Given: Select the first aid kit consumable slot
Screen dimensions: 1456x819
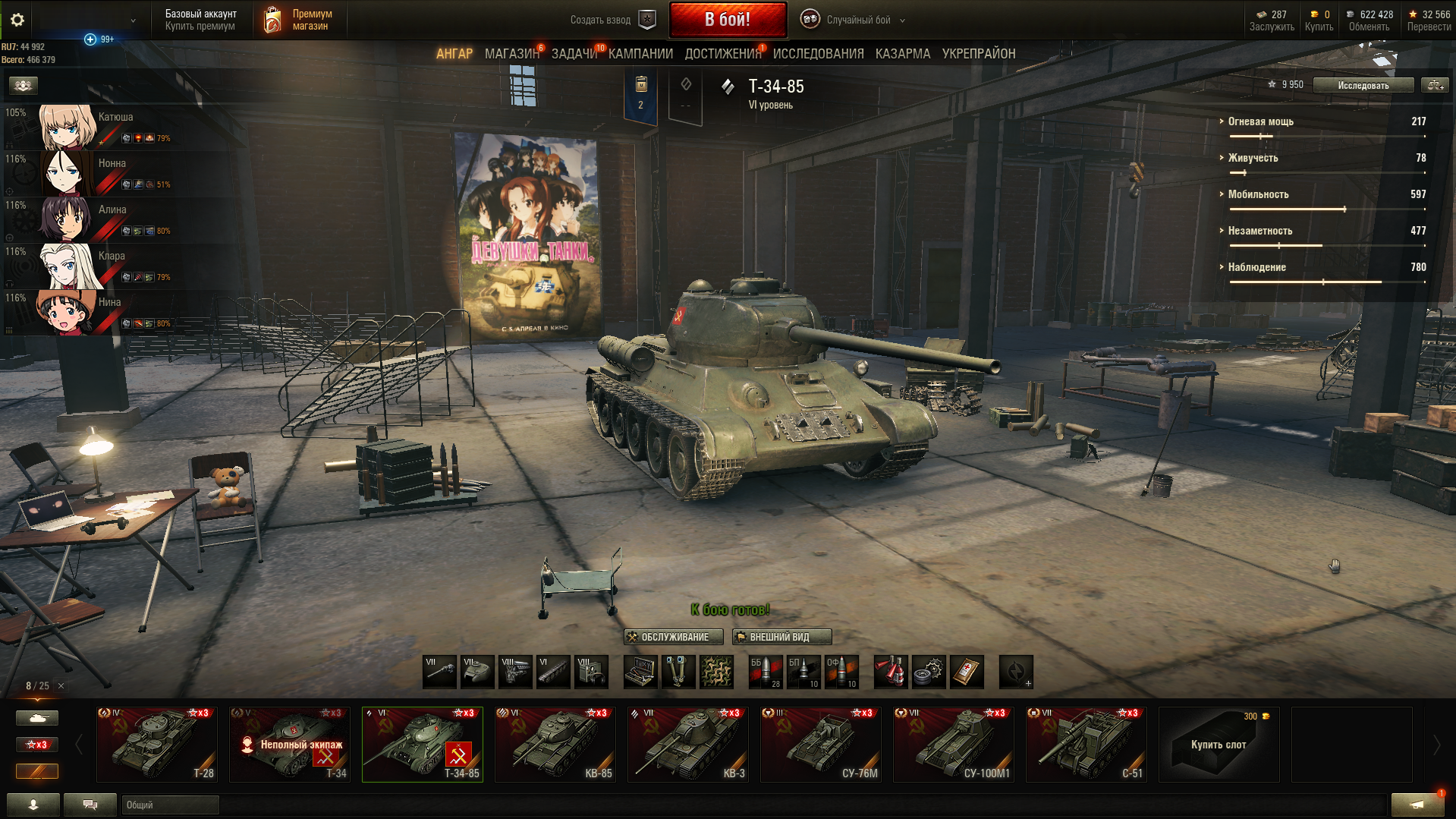Looking at the screenshot, I should (x=967, y=672).
